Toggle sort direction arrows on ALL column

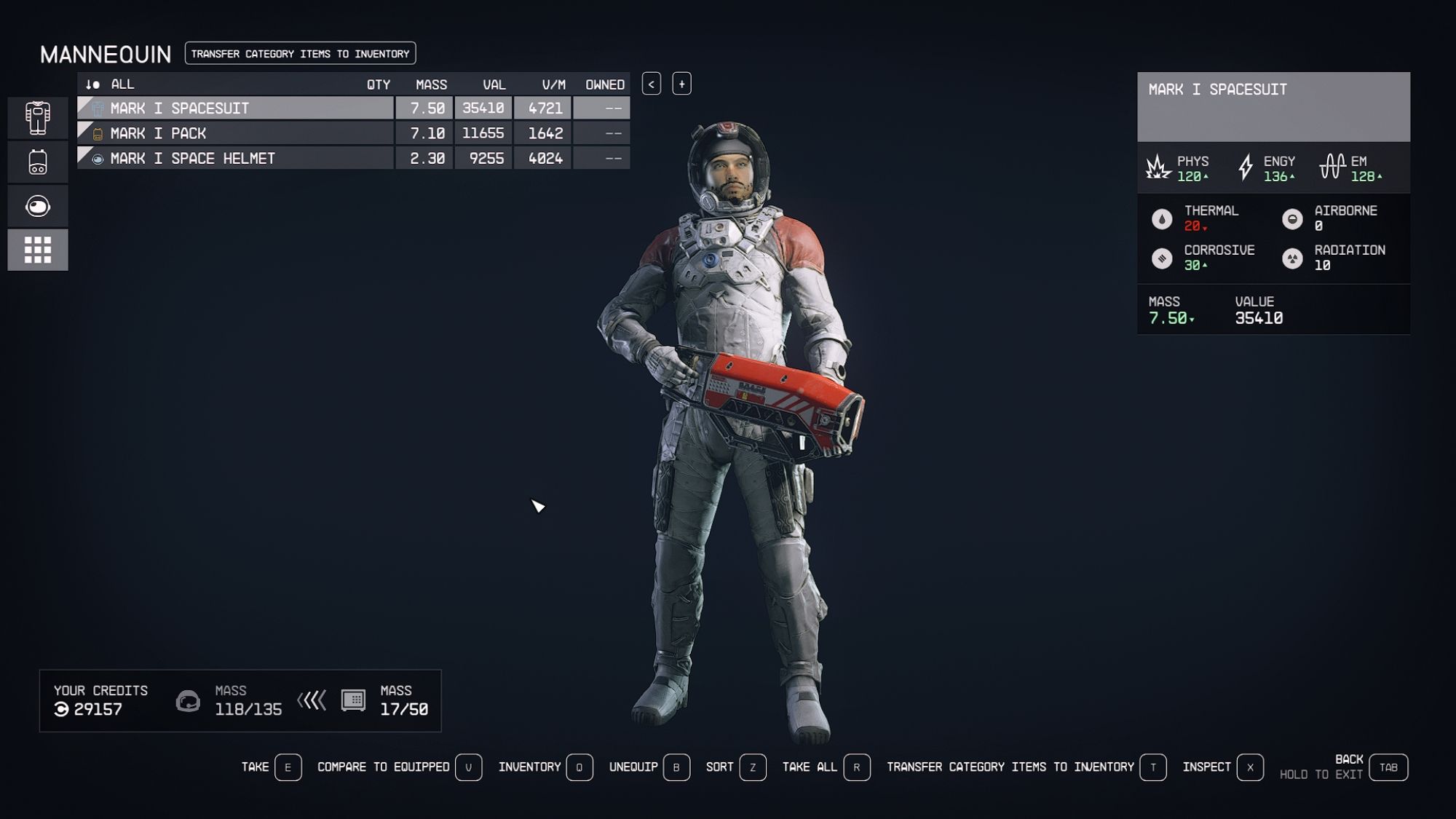click(x=93, y=84)
